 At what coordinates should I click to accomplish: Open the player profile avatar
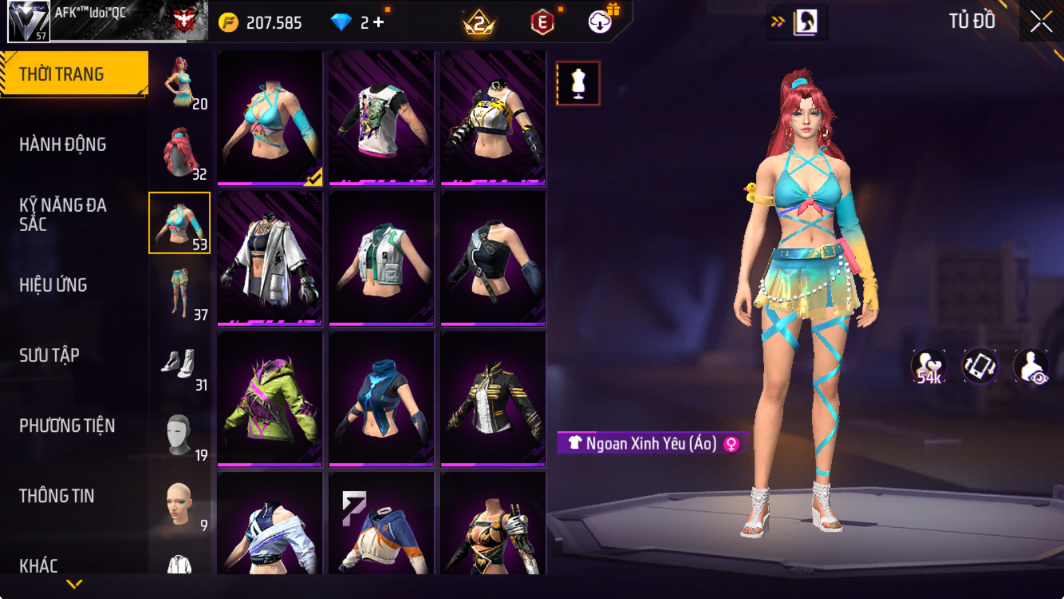click(28, 21)
